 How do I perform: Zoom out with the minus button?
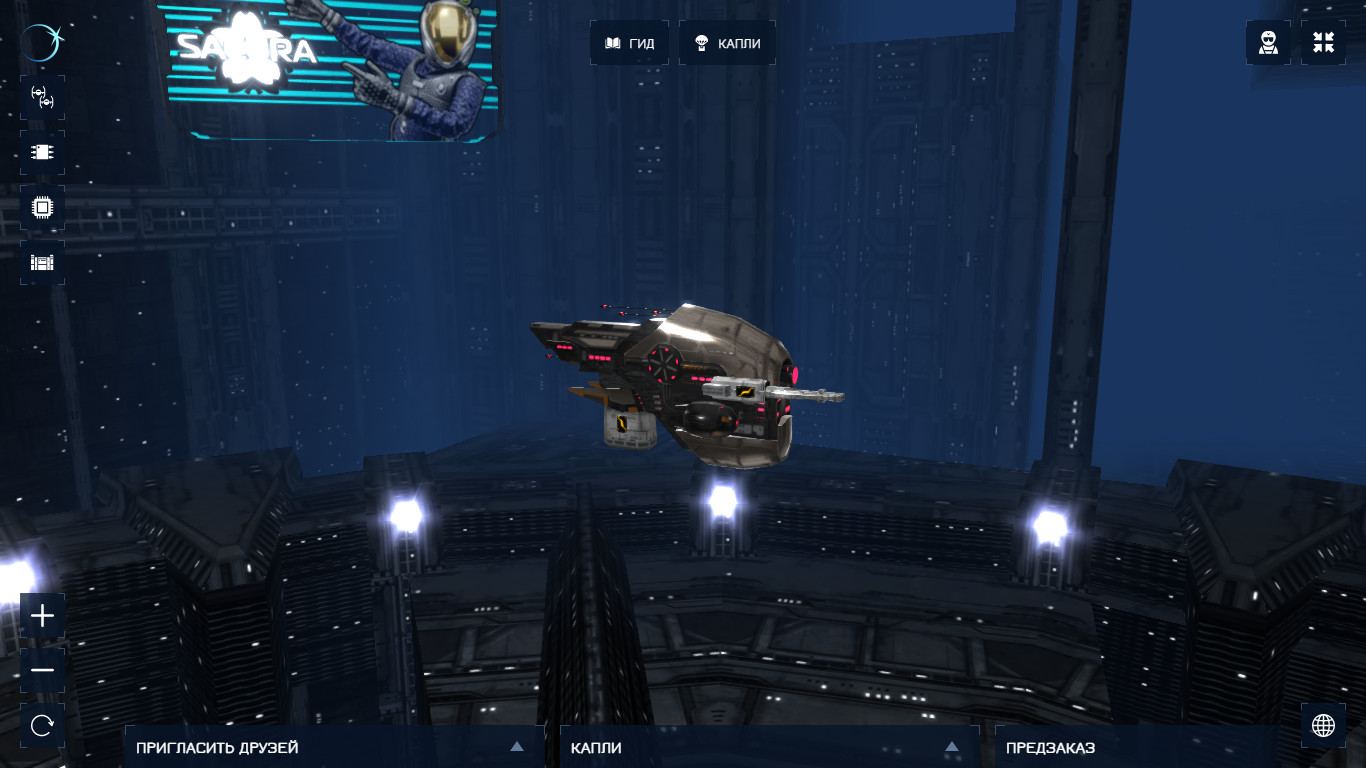(x=42, y=670)
